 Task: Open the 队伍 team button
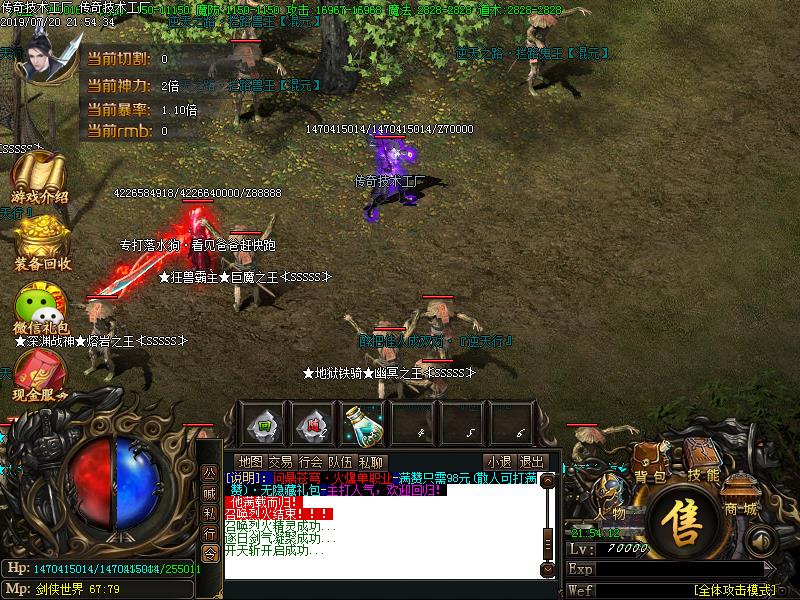341,462
